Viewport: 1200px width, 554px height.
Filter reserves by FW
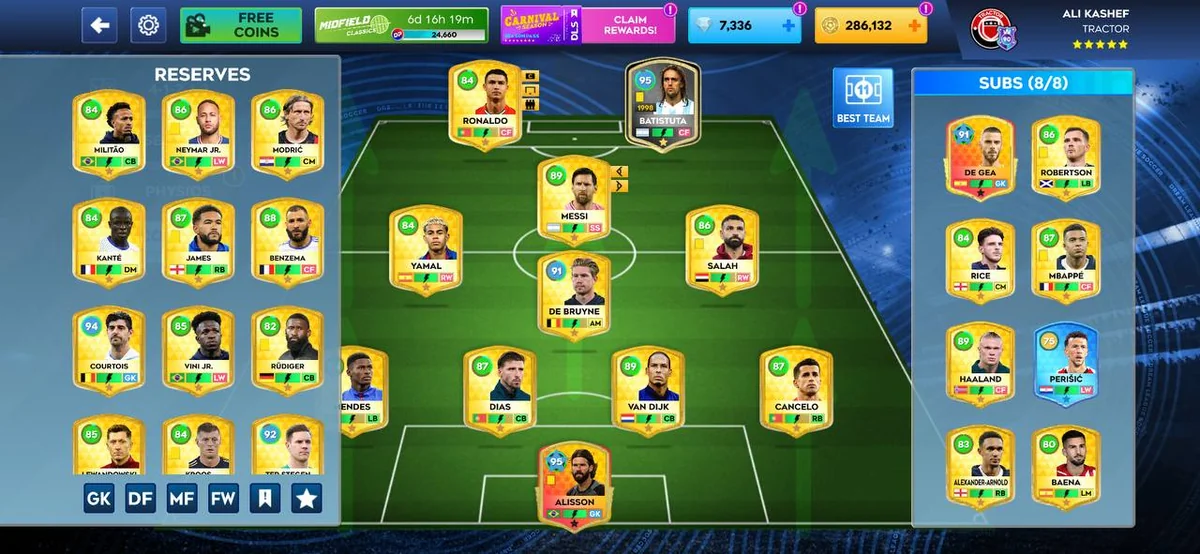coord(224,498)
